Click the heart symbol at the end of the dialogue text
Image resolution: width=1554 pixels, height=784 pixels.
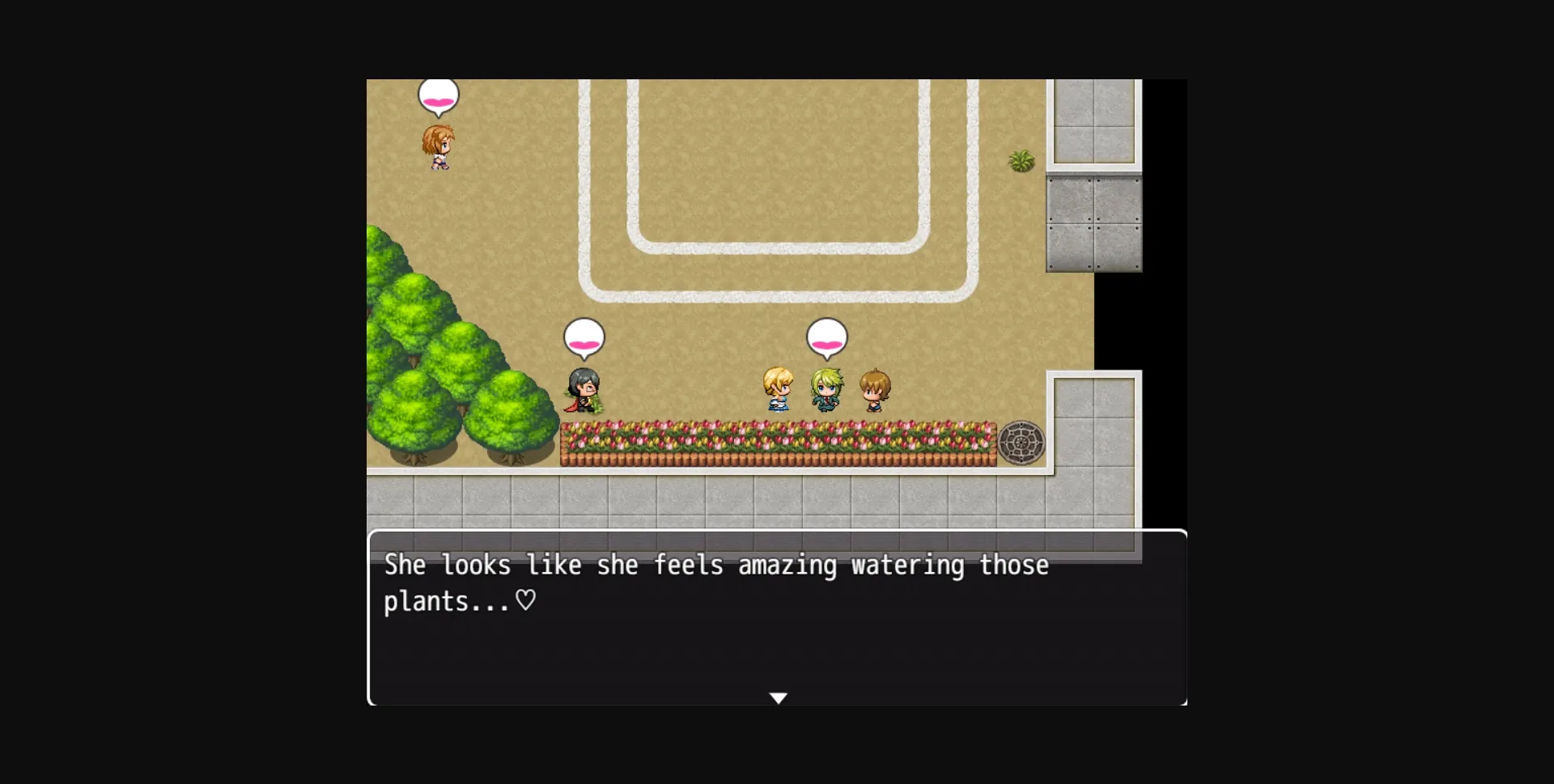524,601
